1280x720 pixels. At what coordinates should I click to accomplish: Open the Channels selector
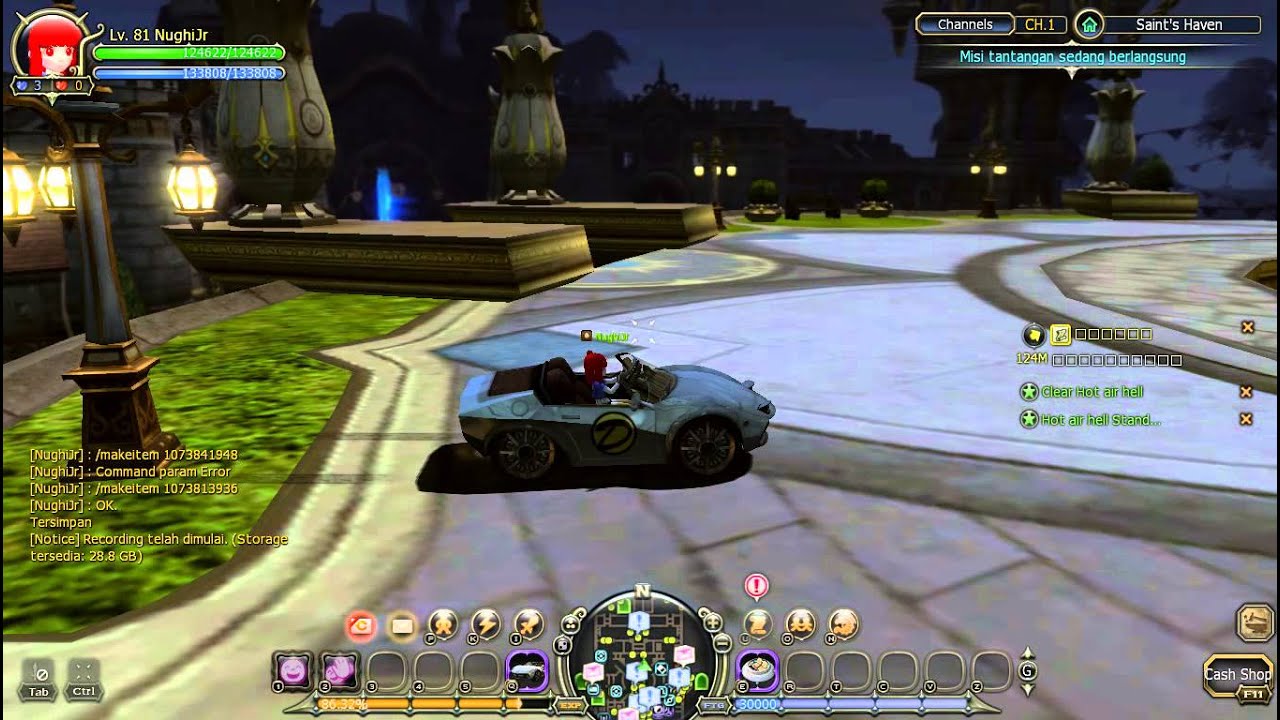pos(965,25)
